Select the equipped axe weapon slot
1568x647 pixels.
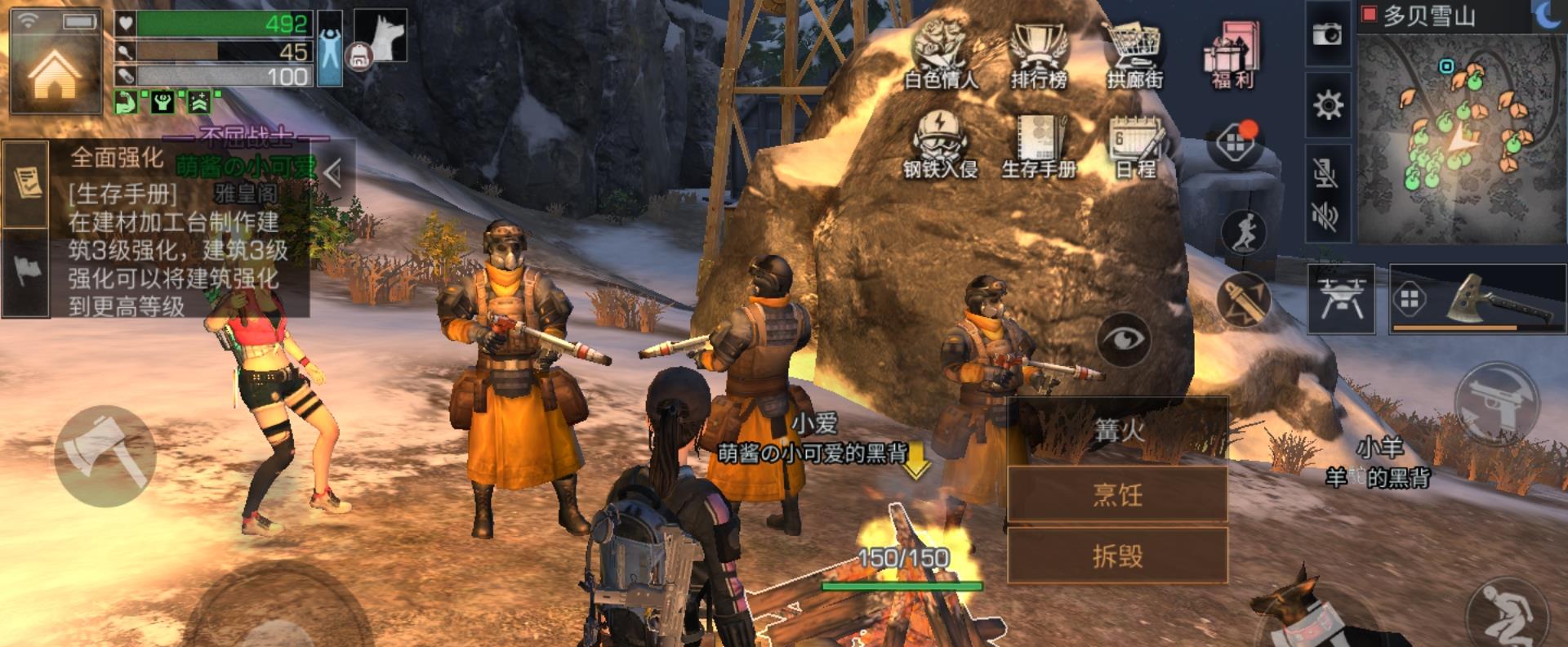[1477, 300]
